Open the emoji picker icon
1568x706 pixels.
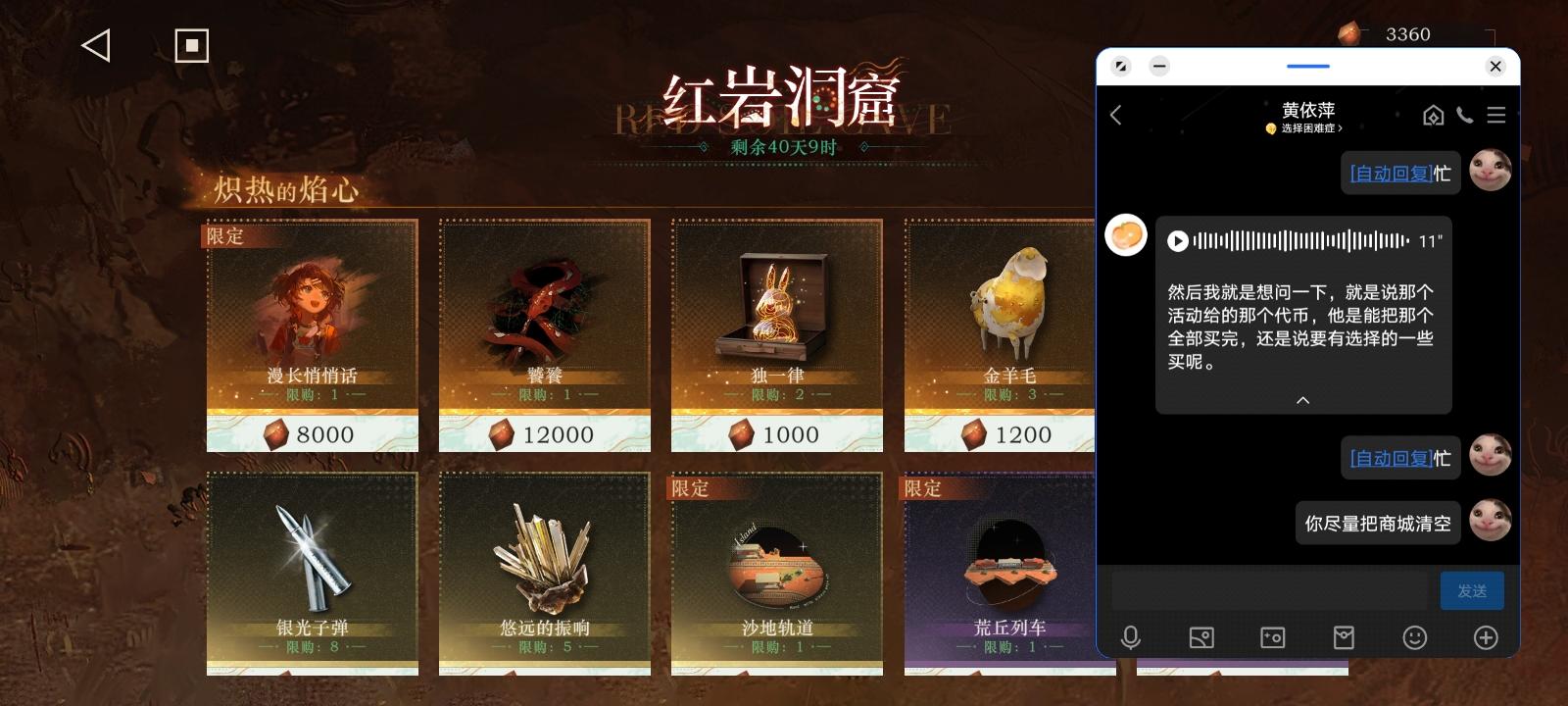[1414, 638]
